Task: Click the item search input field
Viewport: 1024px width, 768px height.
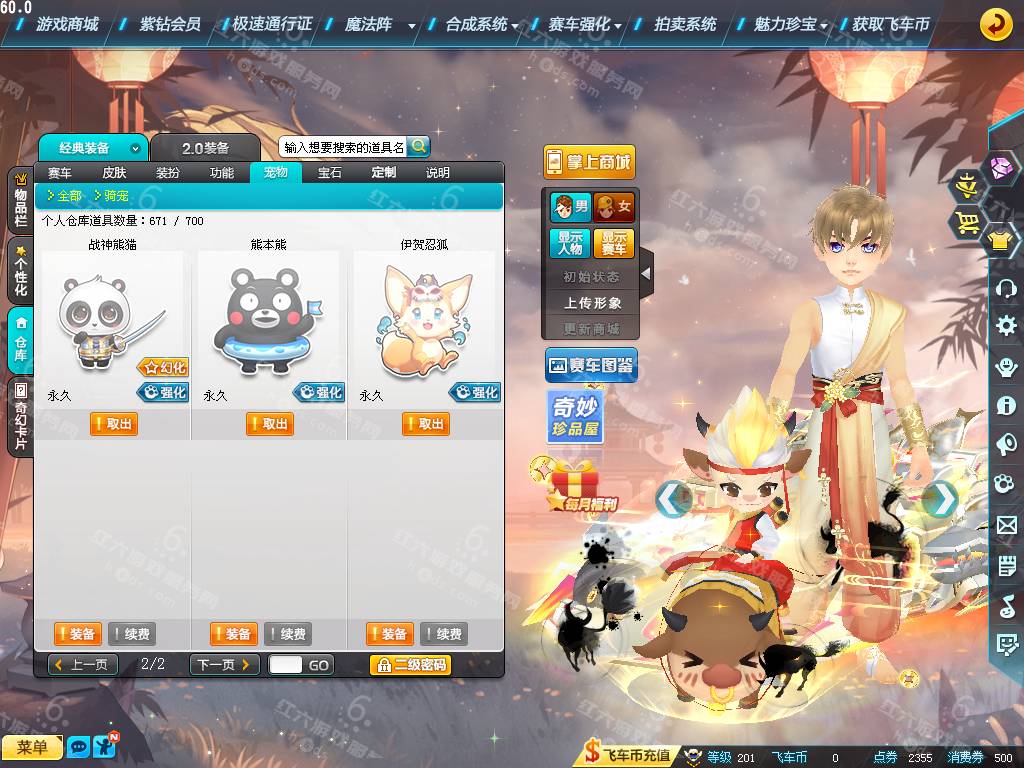Action: pos(343,147)
